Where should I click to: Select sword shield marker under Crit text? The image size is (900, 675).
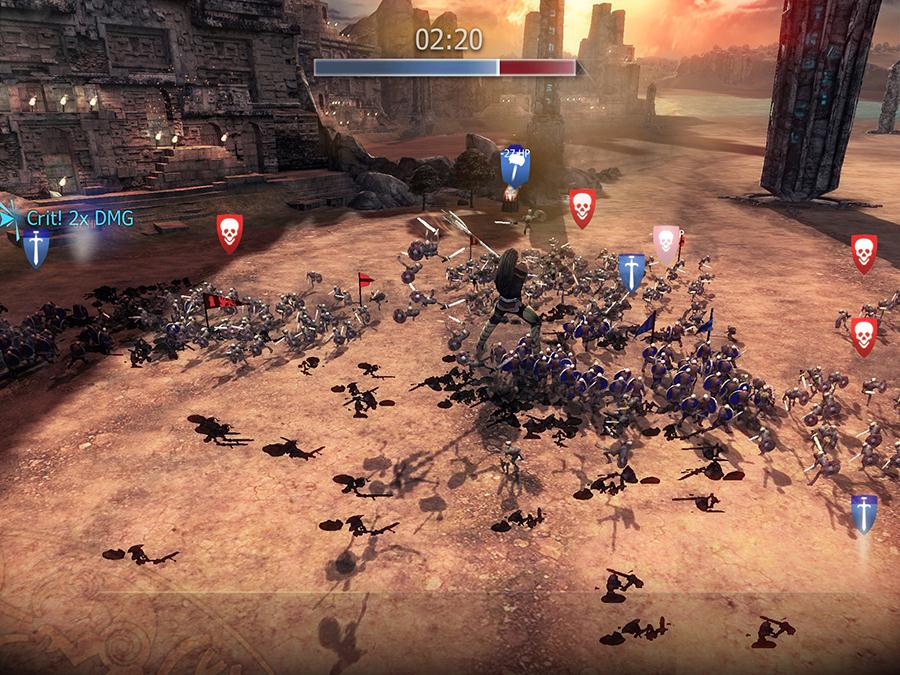pyautogui.click(x=36, y=247)
